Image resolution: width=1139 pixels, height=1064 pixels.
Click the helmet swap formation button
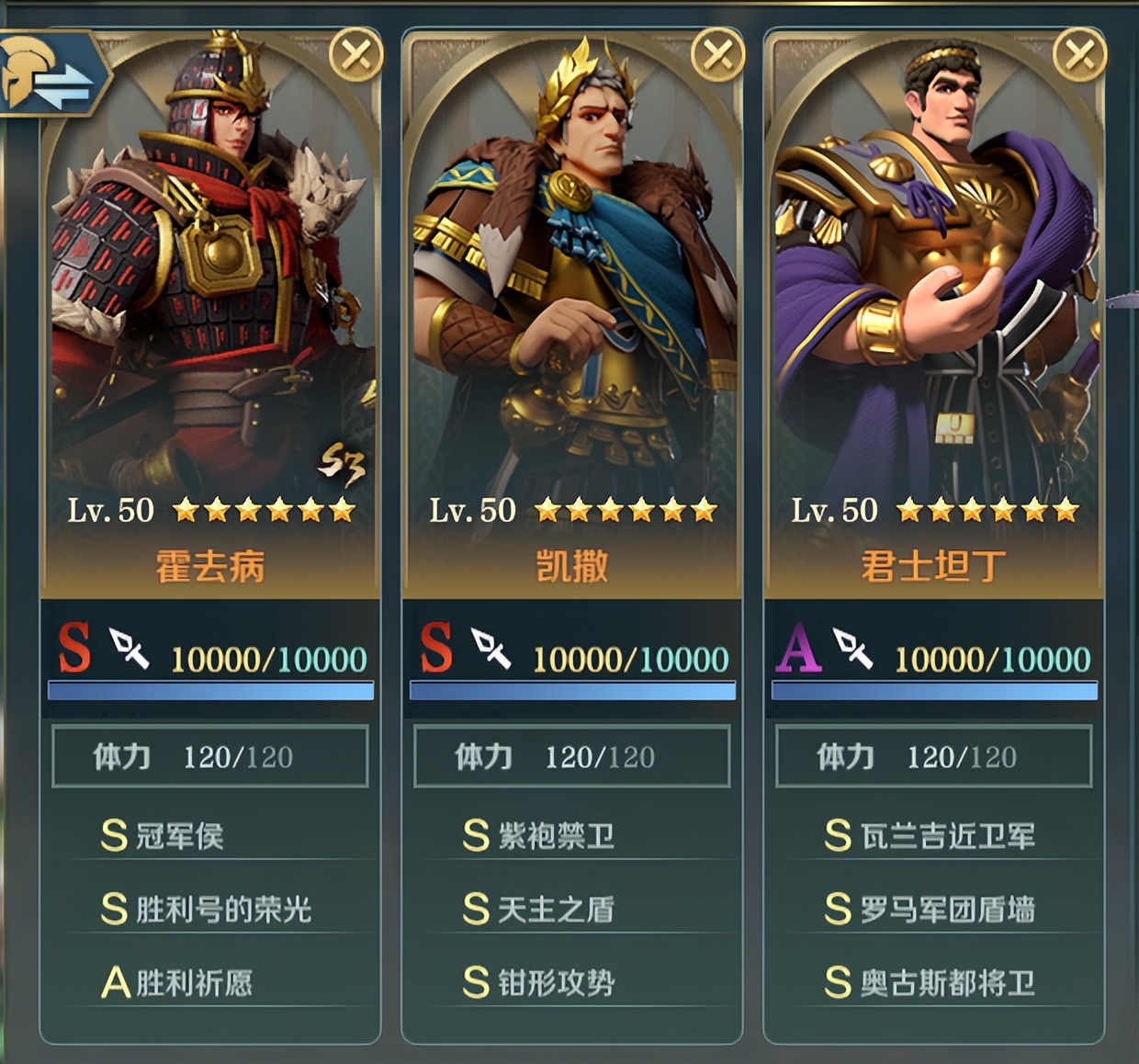(x=51, y=74)
